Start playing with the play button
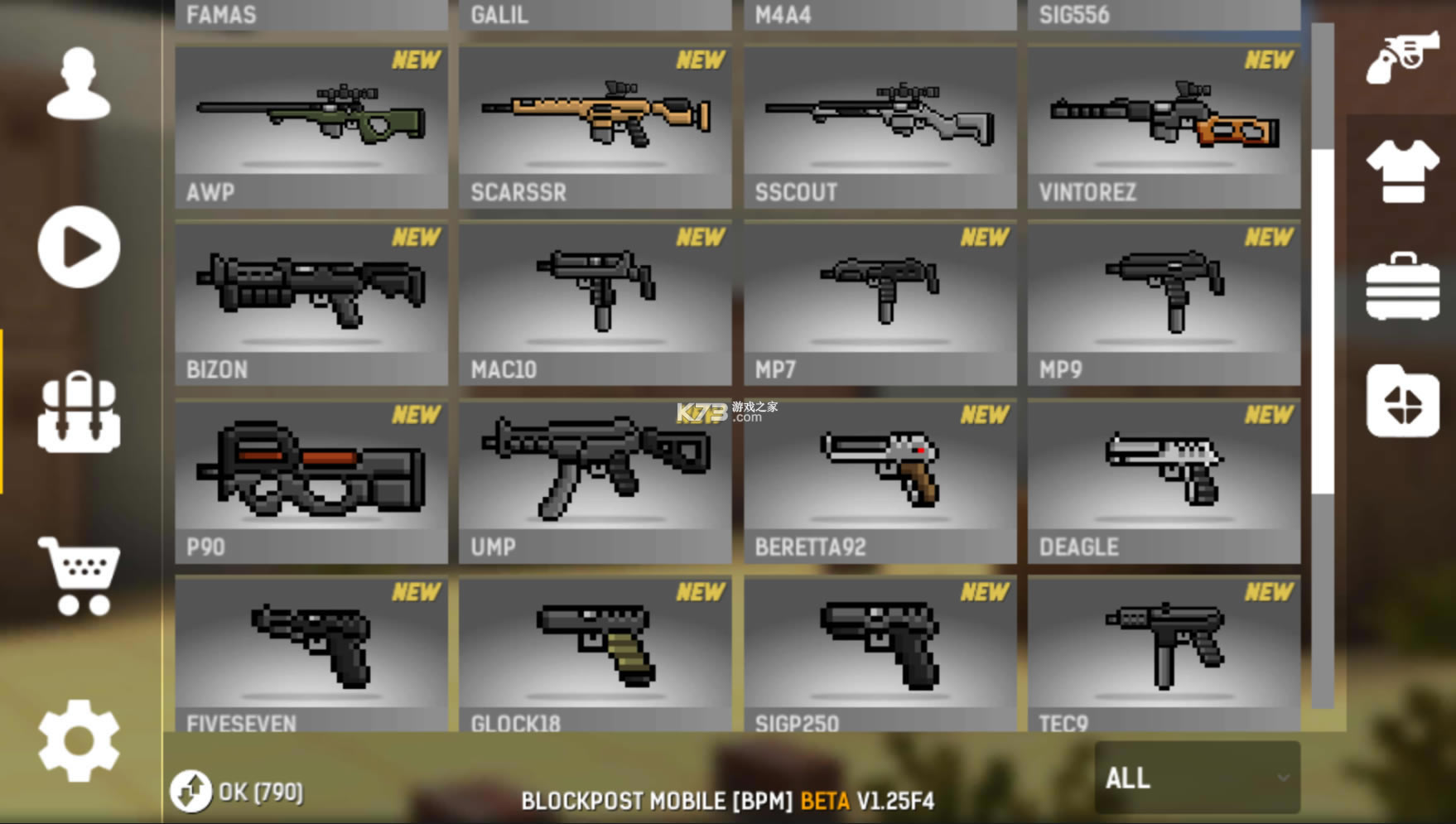 pyautogui.click(x=79, y=247)
